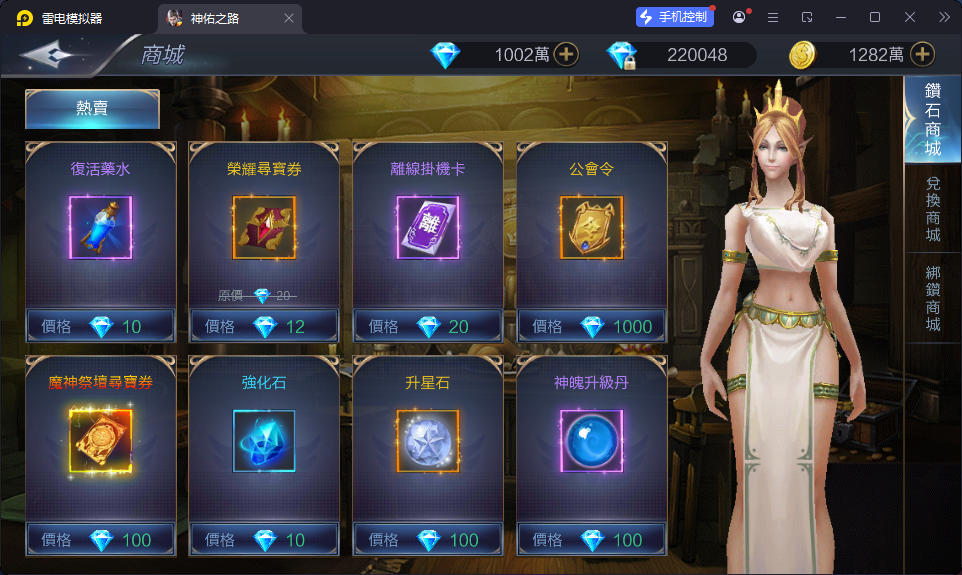Select the 離線掛機卡 purple card item
Screen dimensions: 962x575
pyautogui.click(x=428, y=228)
